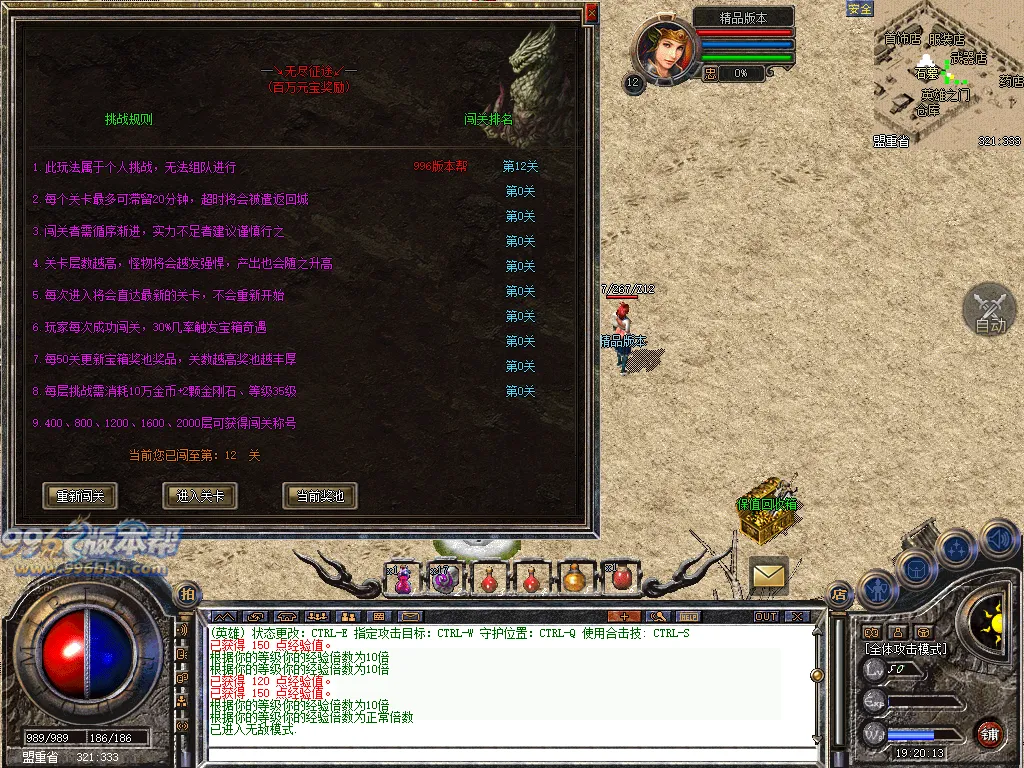This screenshot has width=1024, height=768.
Task: Open the character figure orb menu
Action: 877,588
